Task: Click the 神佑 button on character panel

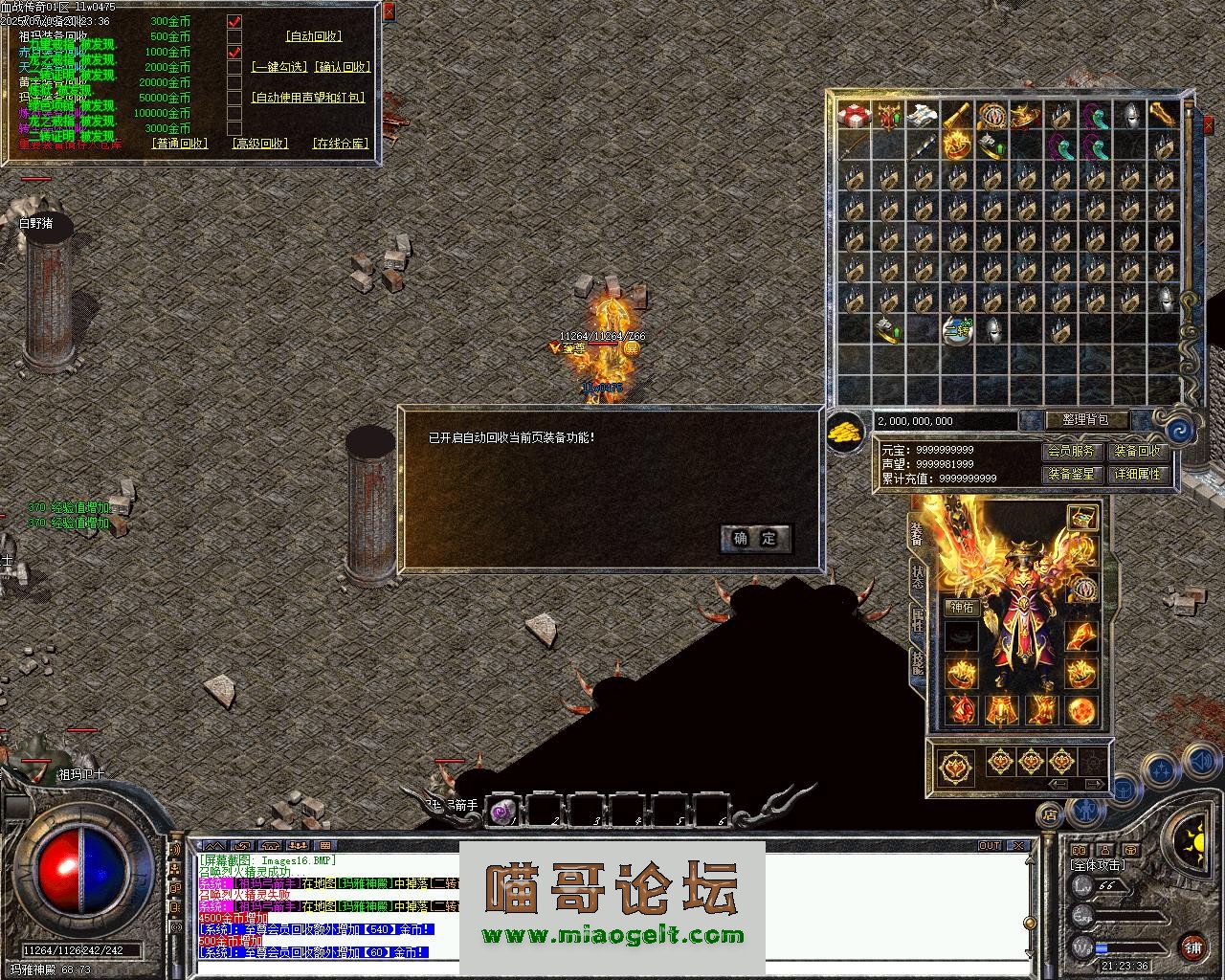Action: point(961,607)
